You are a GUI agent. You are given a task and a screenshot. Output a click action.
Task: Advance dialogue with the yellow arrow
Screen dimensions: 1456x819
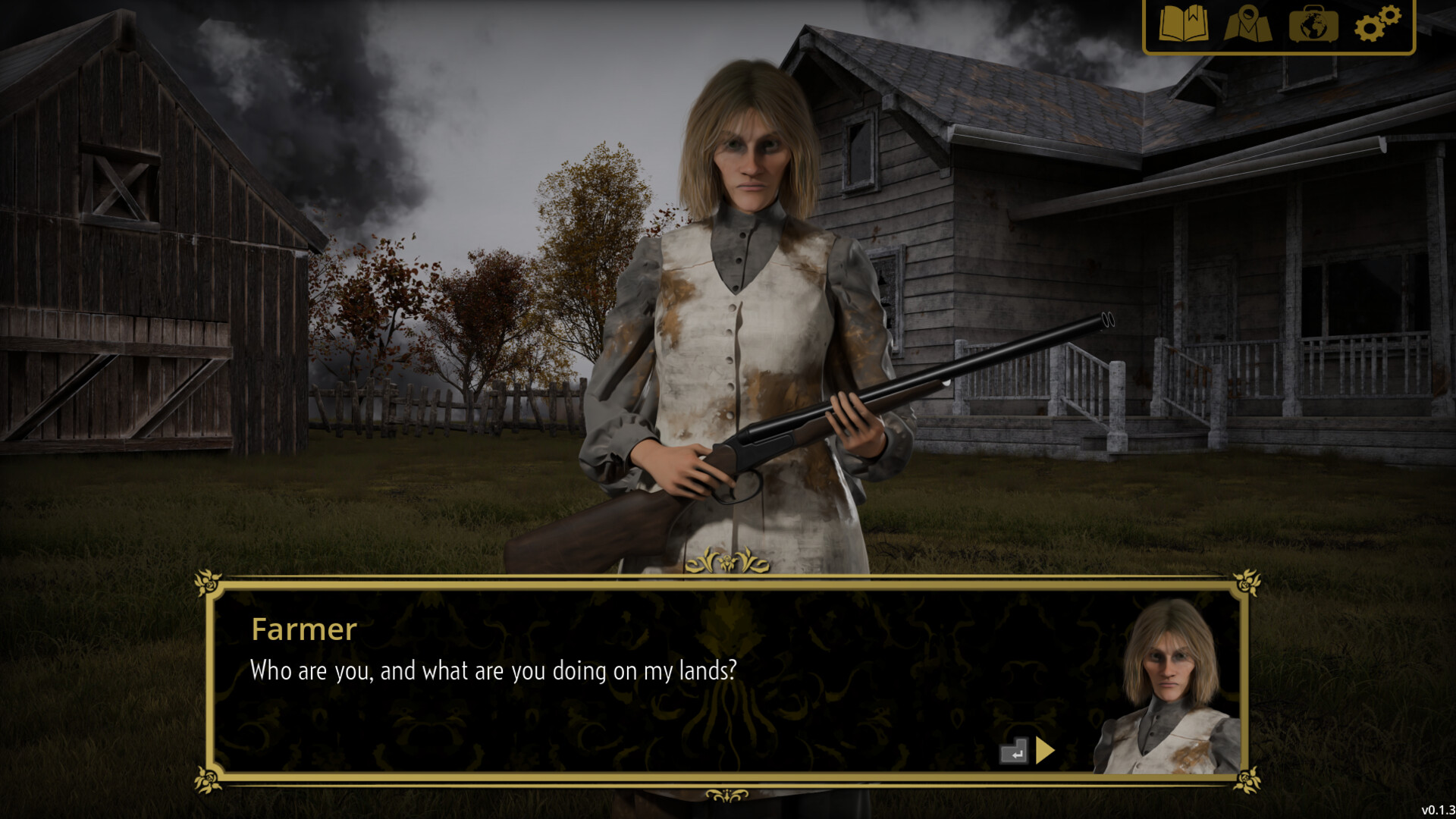pyautogui.click(x=1045, y=751)
